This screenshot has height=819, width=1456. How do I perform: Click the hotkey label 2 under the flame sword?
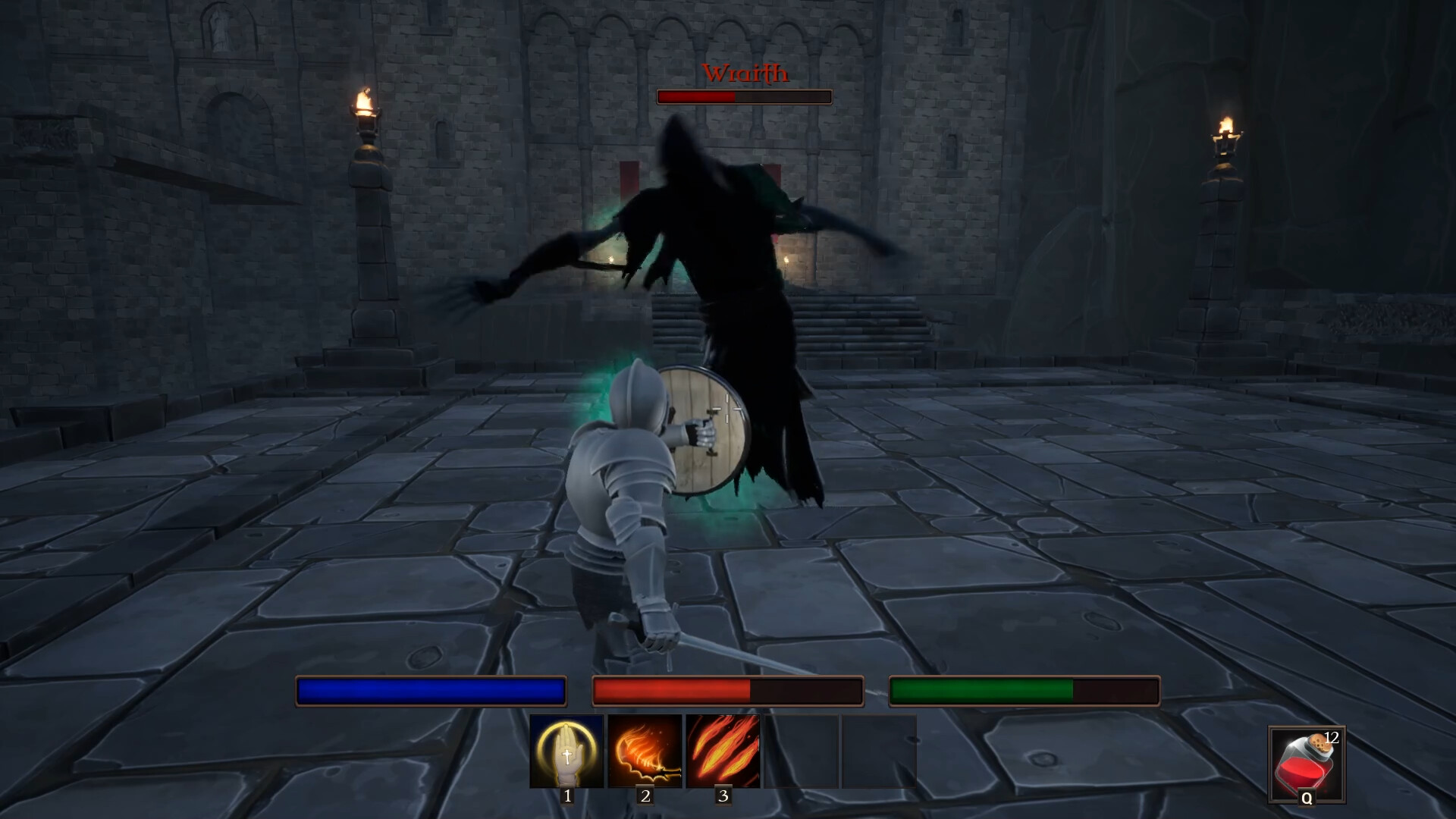tap(645, 797)
